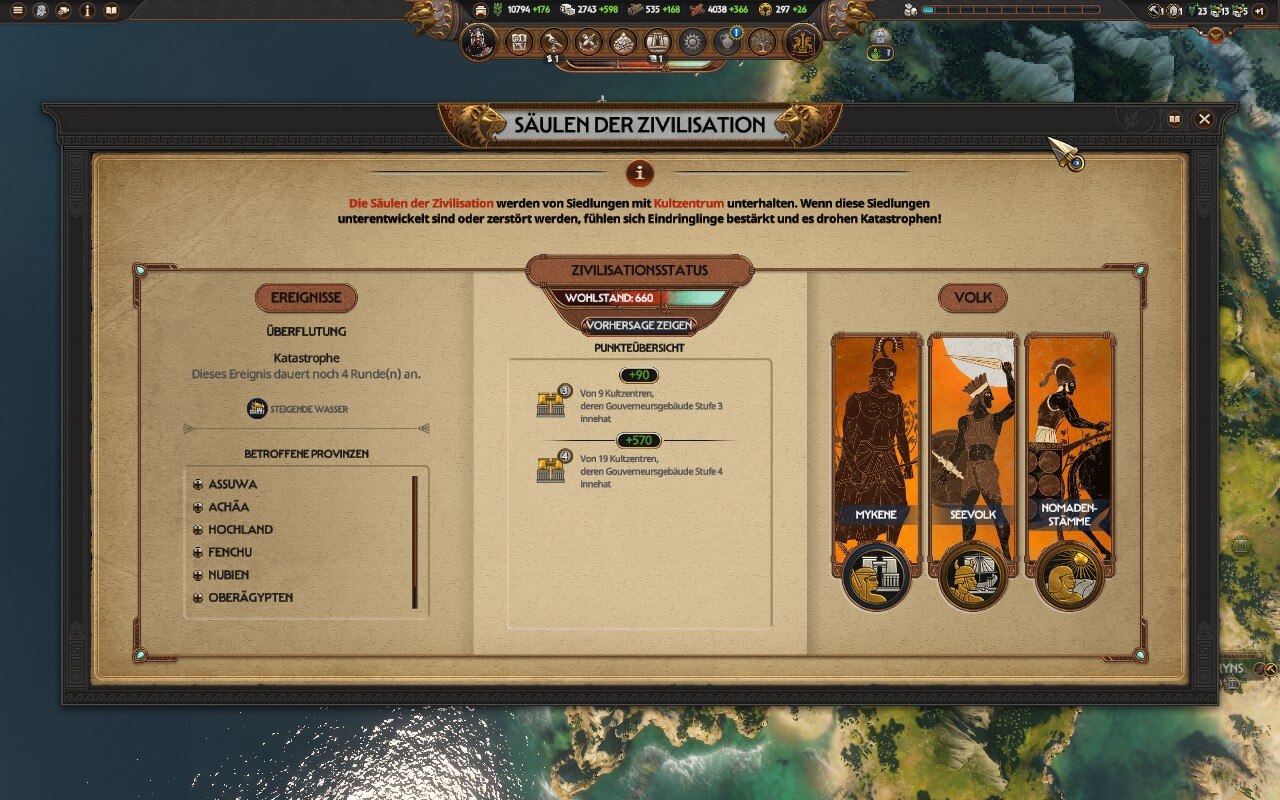Image resolution: width=1280 pixels, height=800 pixels.
Task: Expand the Oberägypten province entry
Action: coord(198,598)
